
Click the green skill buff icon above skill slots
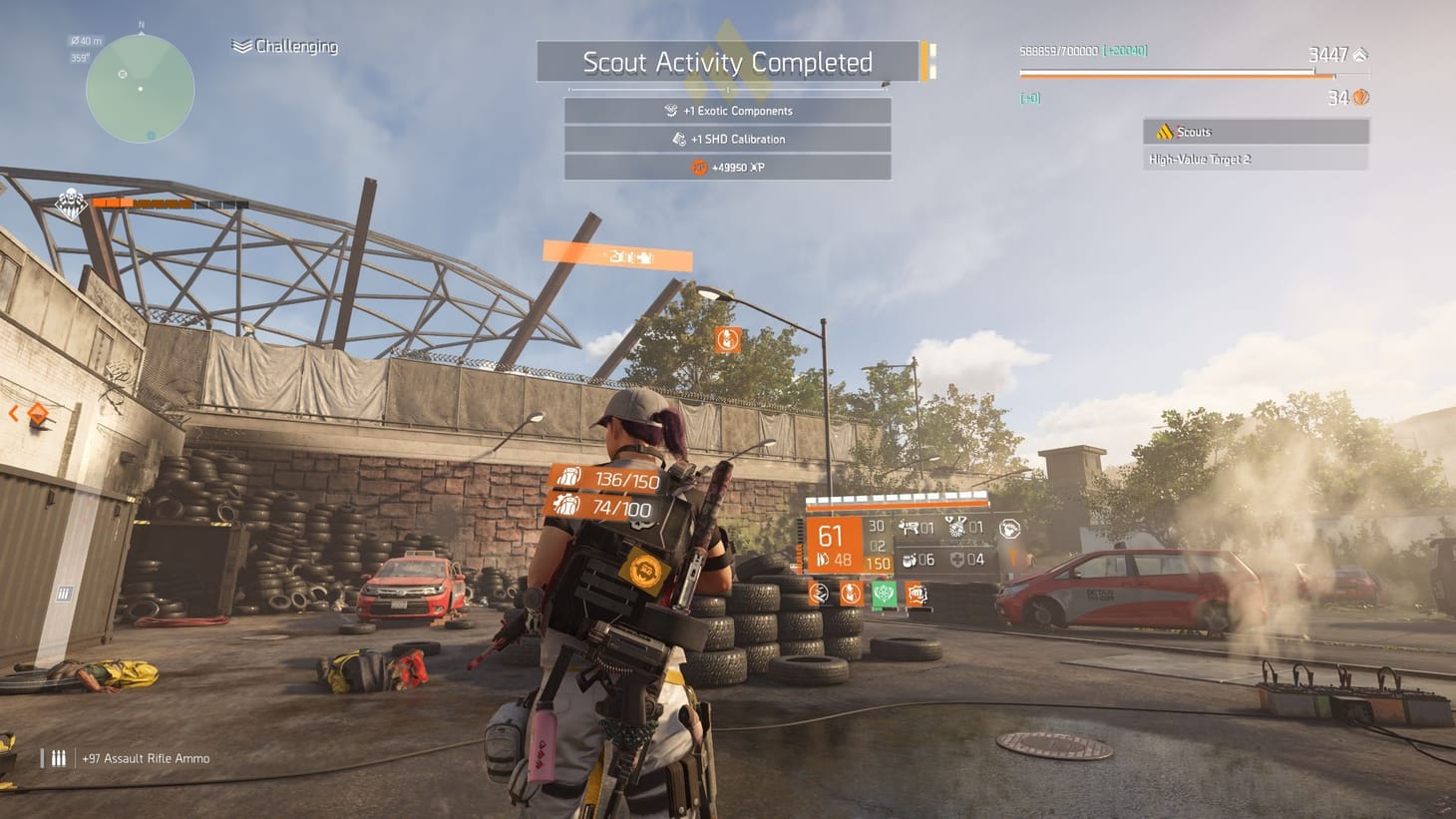[884, 593]
